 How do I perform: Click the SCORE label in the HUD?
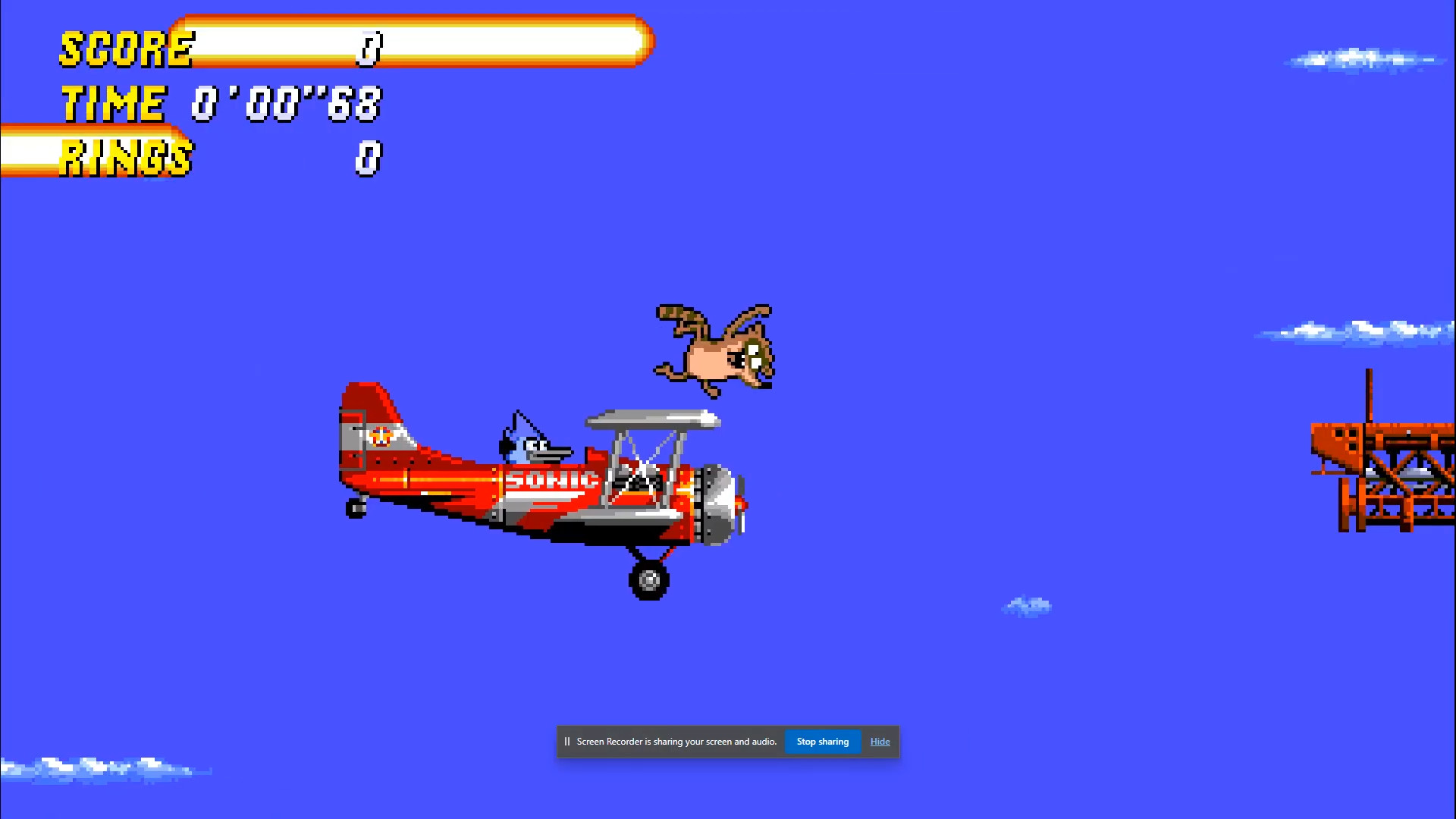[x=125, y=49]
